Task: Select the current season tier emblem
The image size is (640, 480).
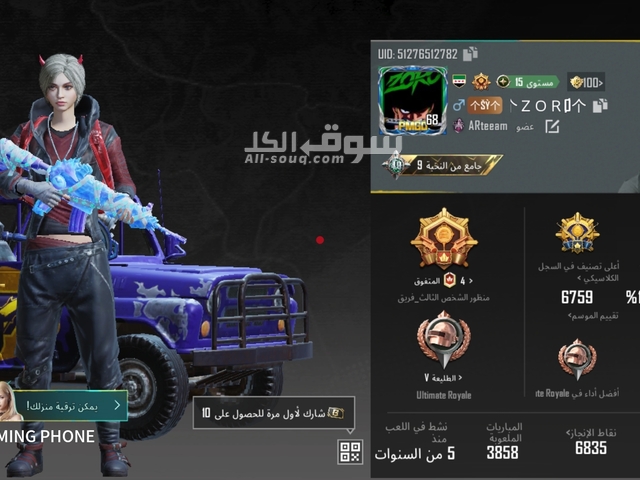Action: click(444, 239)
